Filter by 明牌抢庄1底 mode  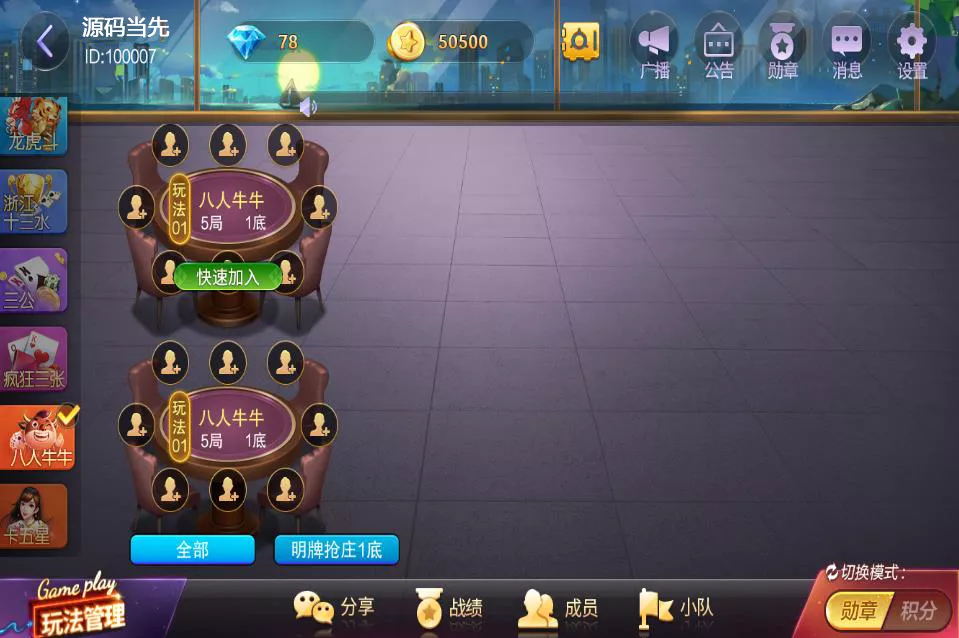pos(337,549)
